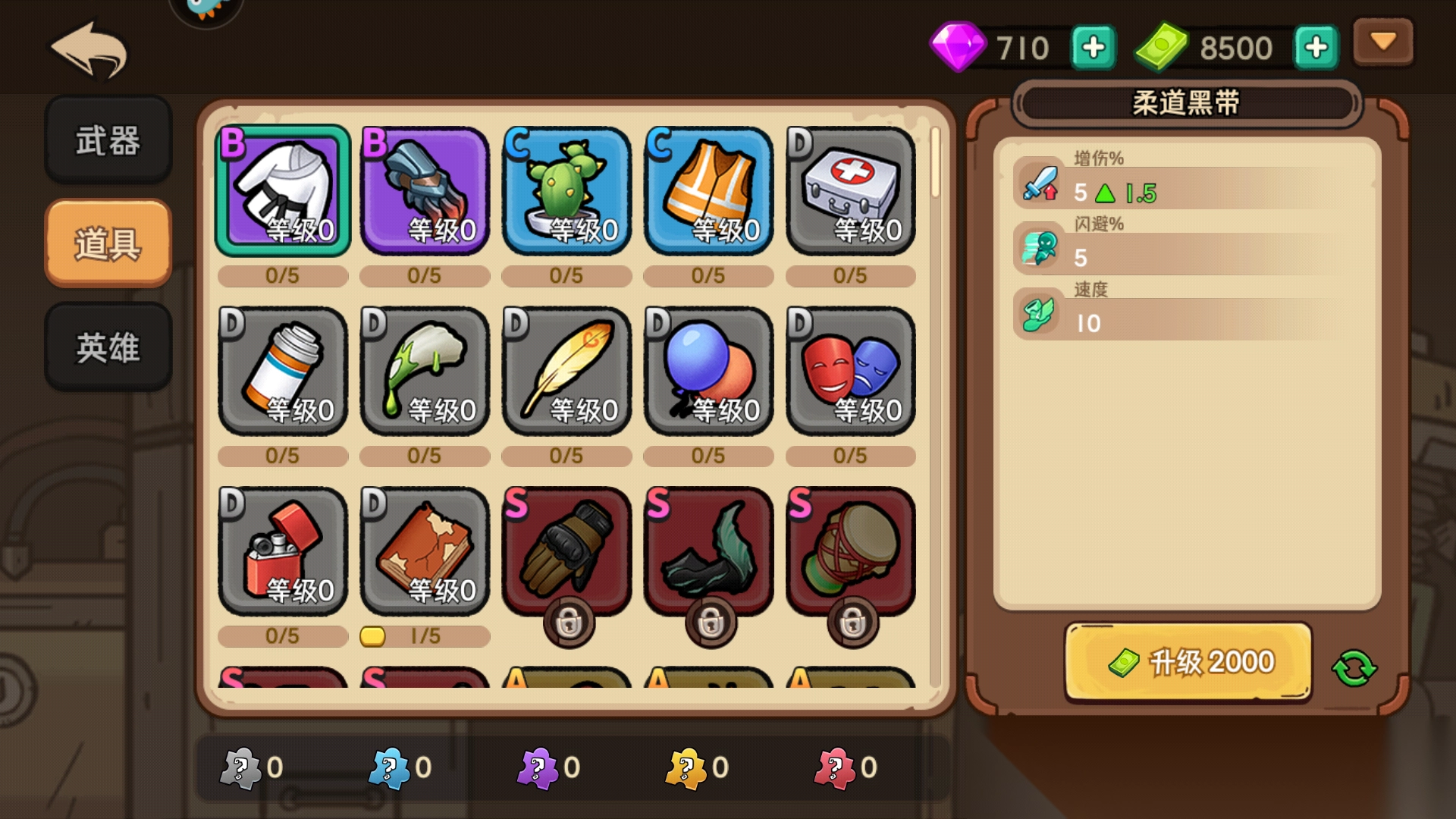Open the 英雄 tab
Viewport: 1456px width, 819px height.
[108, 347]
